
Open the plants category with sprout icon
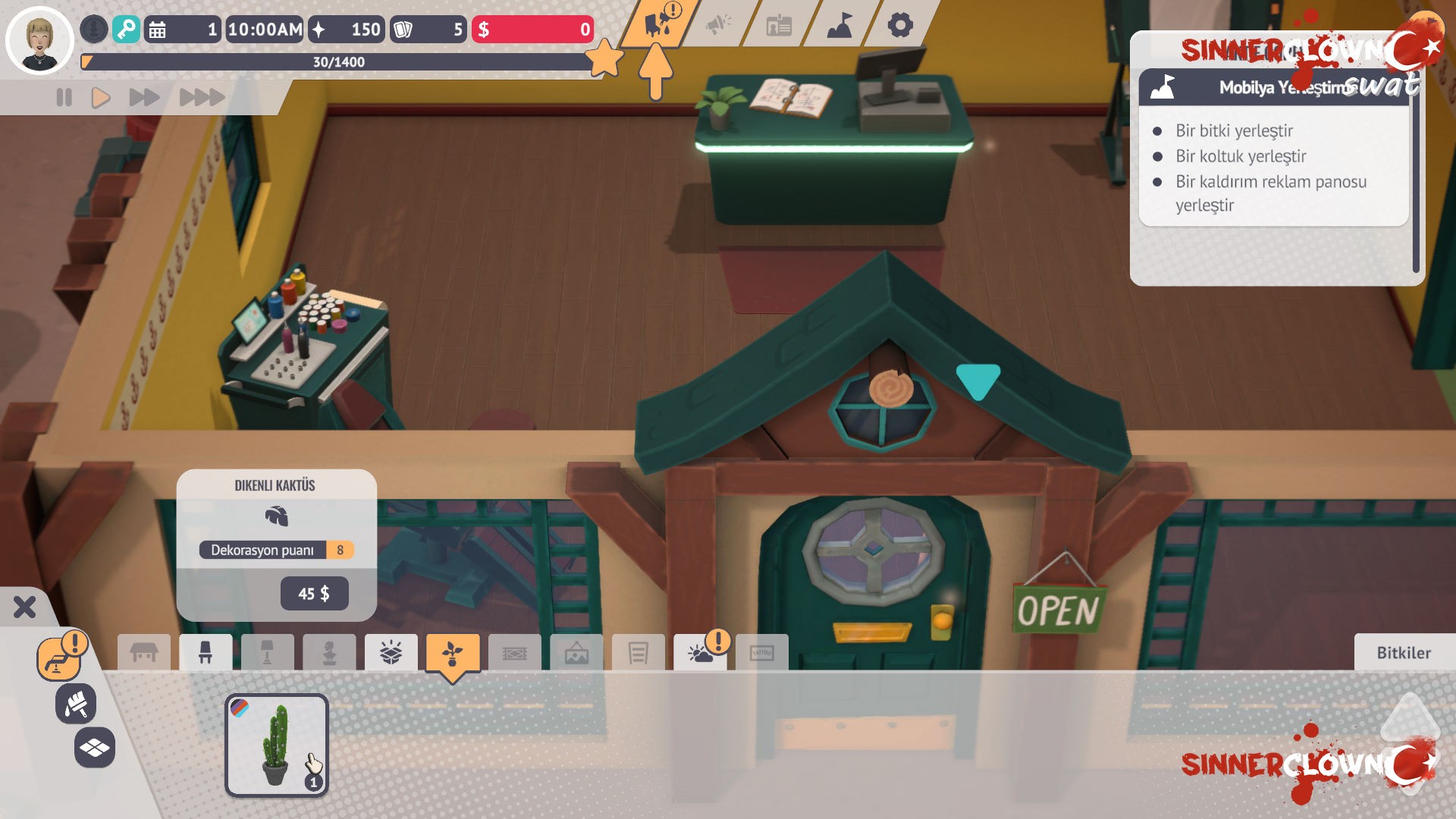point(453,652)
